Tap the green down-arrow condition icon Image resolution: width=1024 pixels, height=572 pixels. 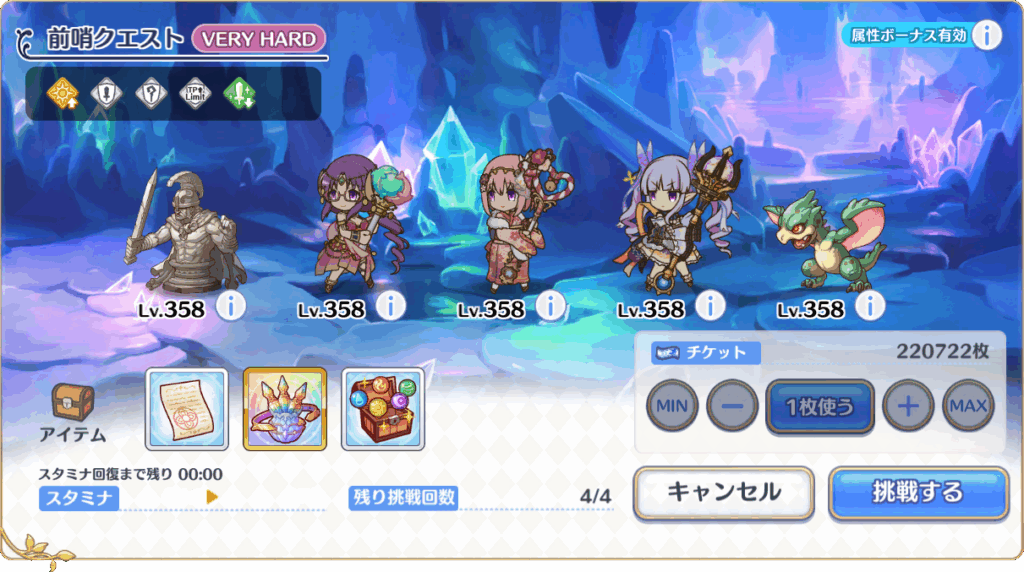[240, 94]
